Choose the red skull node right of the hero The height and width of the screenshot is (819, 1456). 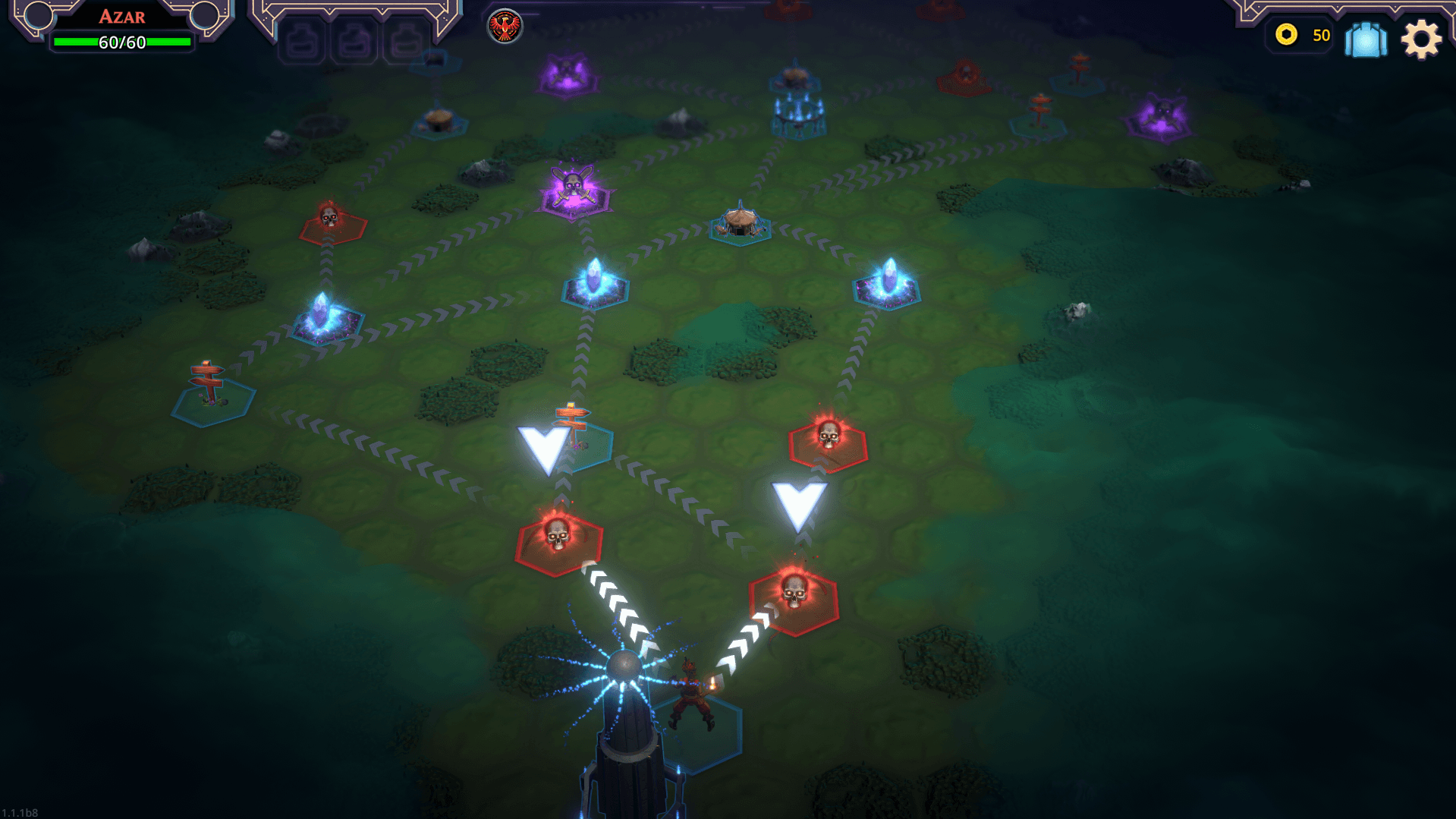(x=794, y=597)
